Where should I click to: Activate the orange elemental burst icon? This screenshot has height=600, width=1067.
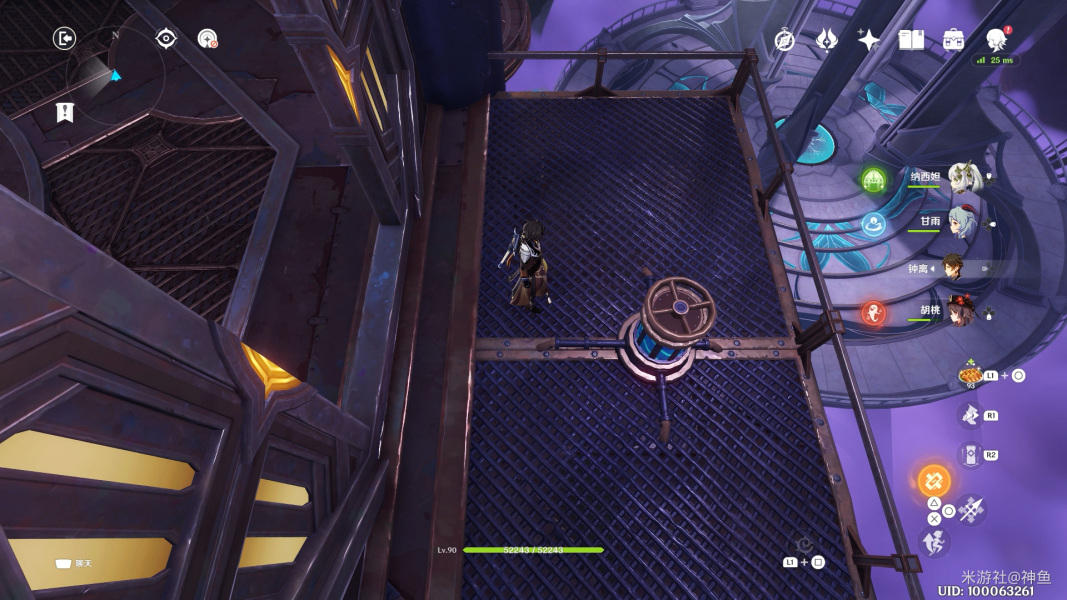(935, 480)
